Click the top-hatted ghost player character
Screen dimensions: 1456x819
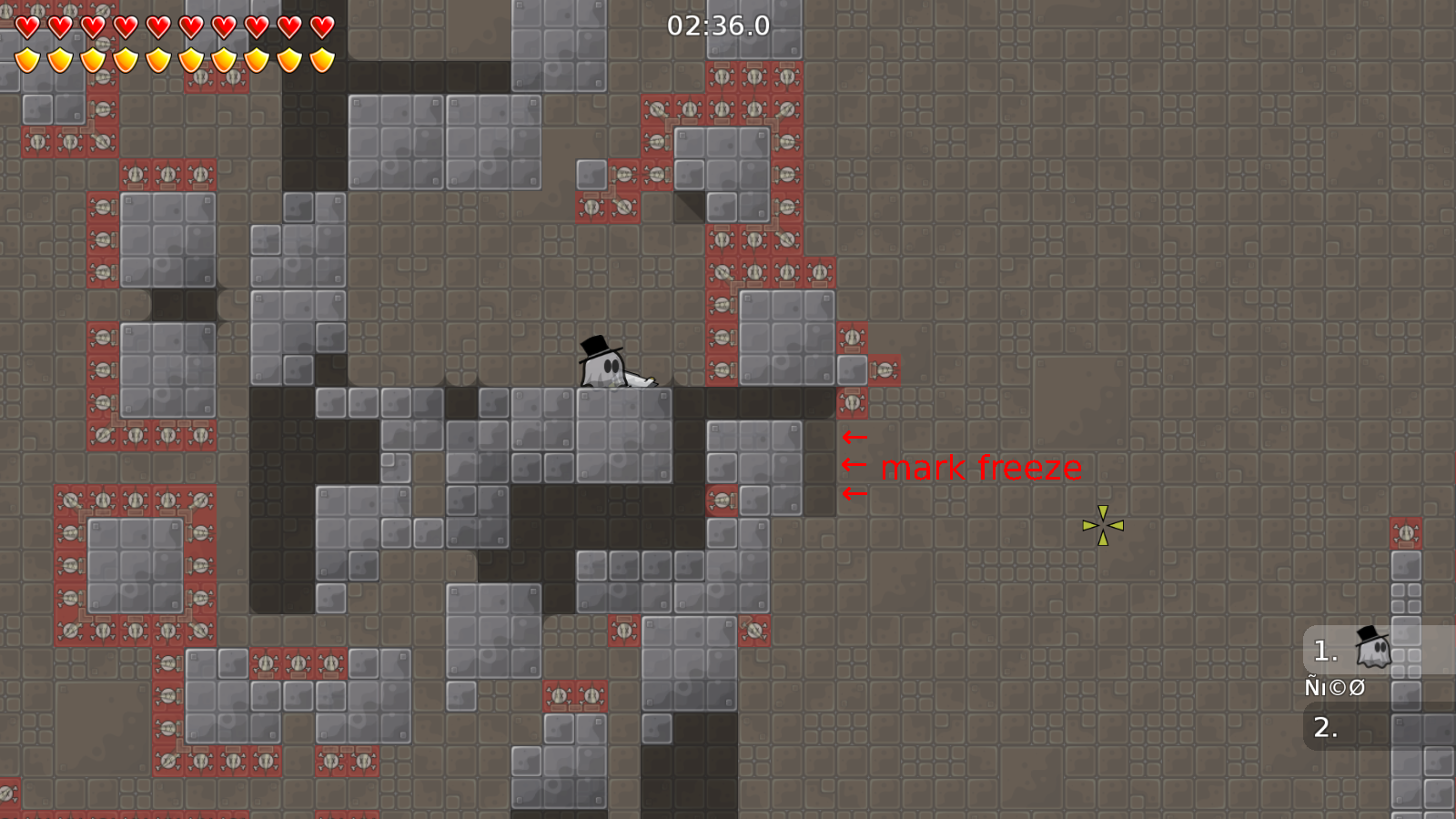coord(605,364)
